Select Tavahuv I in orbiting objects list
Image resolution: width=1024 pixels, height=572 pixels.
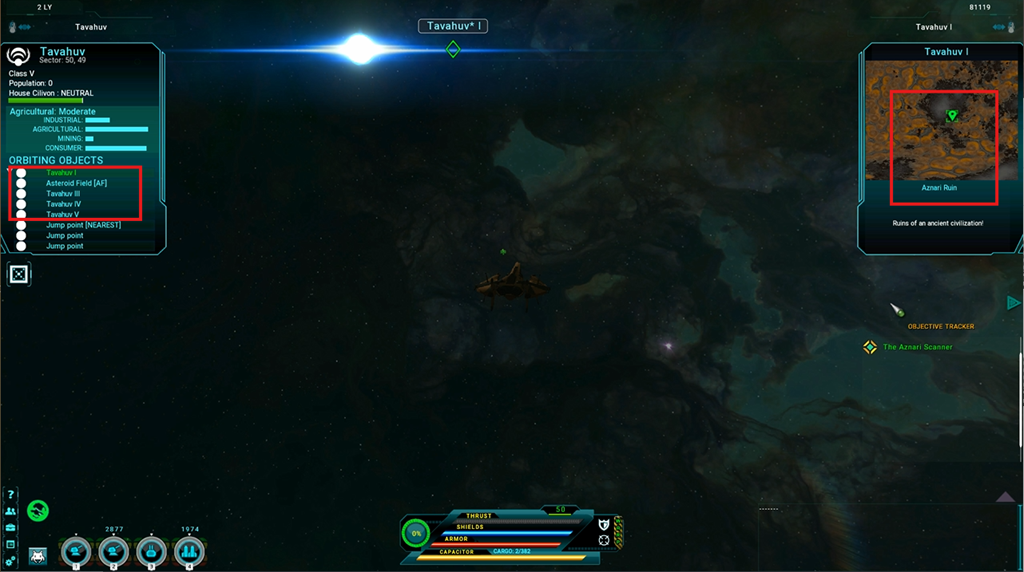pos(61,173)
